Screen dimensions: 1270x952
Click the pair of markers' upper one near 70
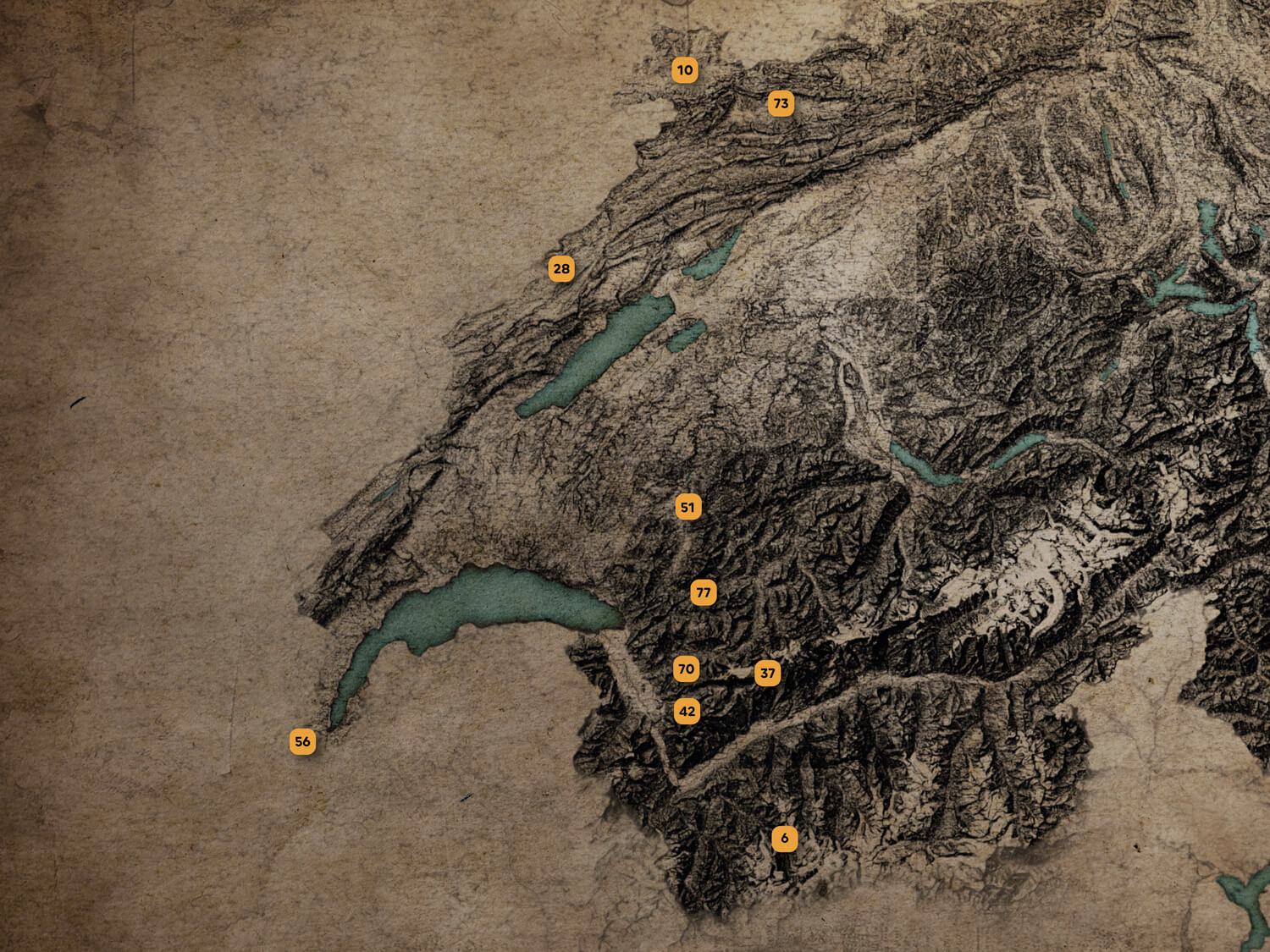pyautogui.click(x=687, y=669)
